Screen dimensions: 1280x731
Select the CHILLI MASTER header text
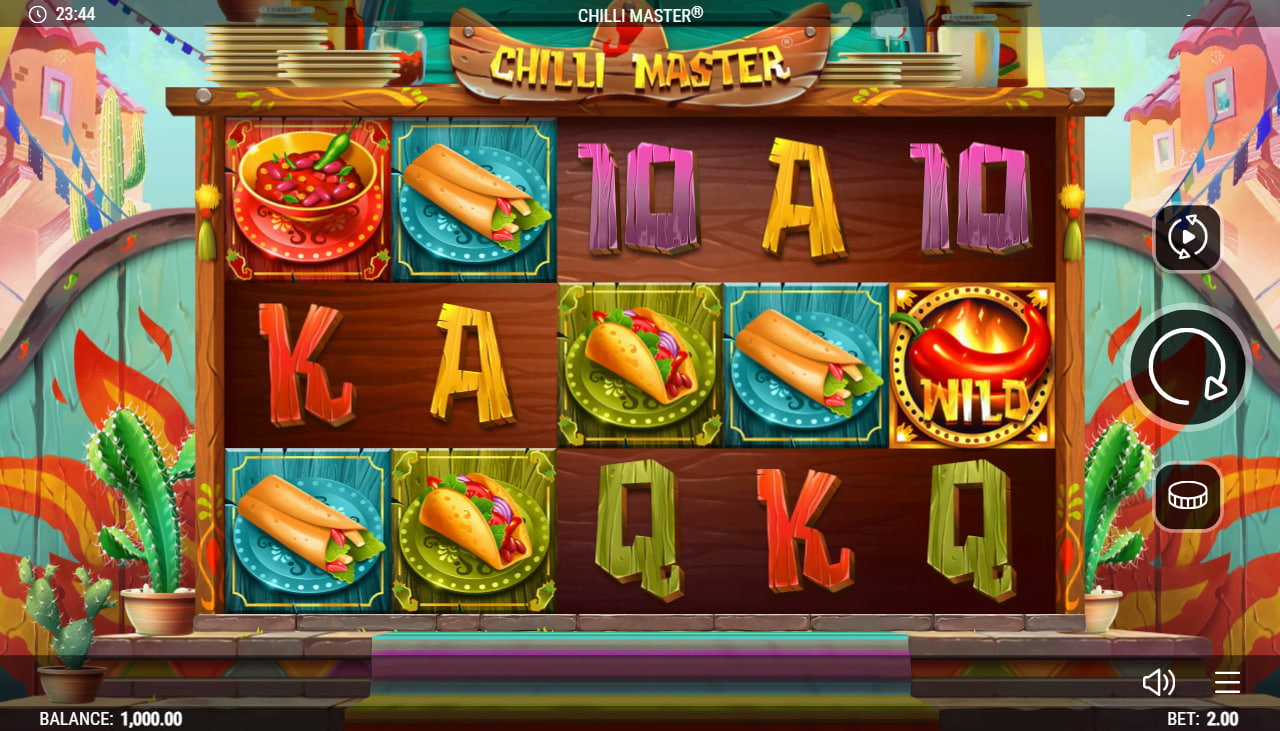click(x=639, y=14)
